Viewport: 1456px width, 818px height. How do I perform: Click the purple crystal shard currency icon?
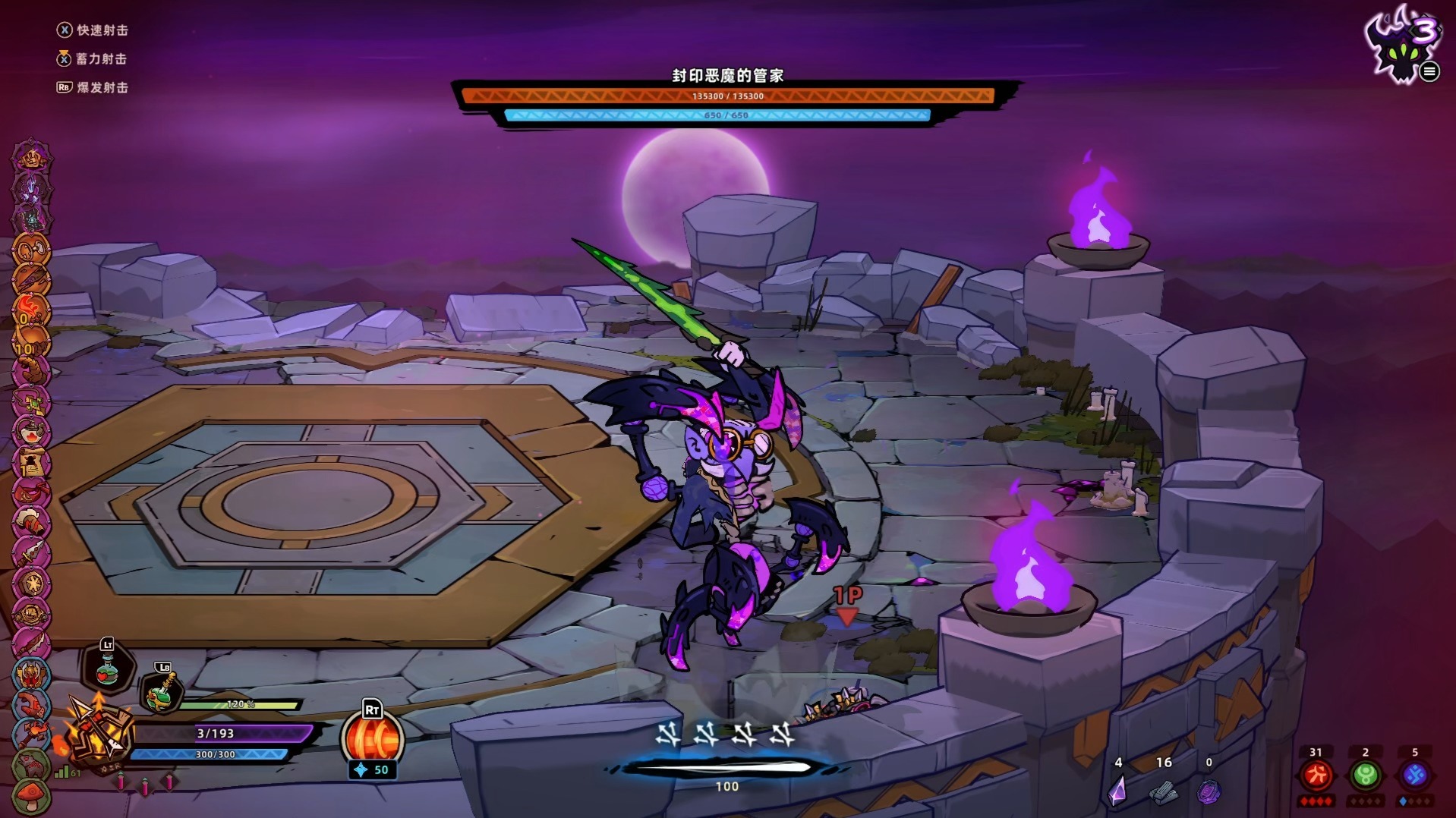1117,791
